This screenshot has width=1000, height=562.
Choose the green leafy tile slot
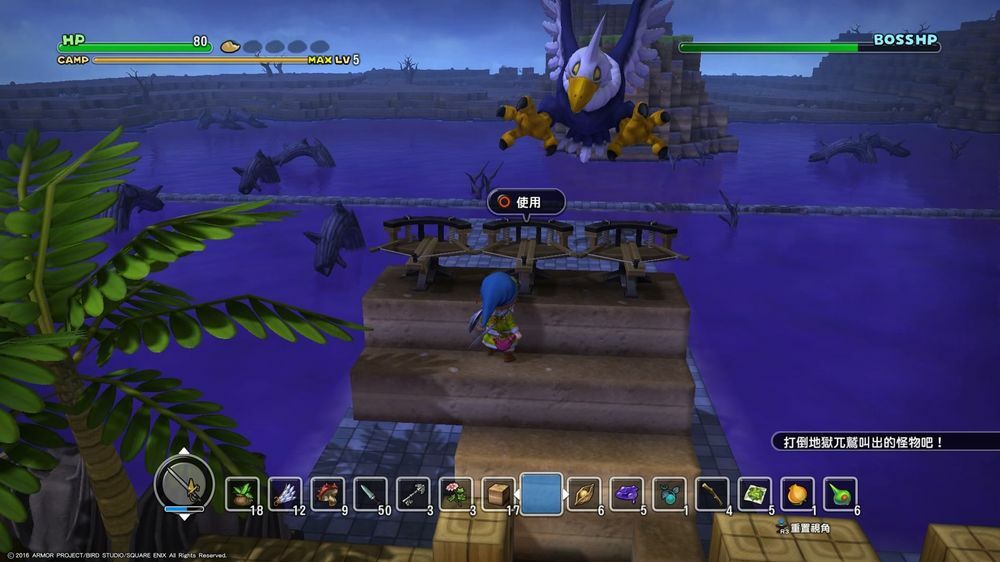(x=755, y=493)
